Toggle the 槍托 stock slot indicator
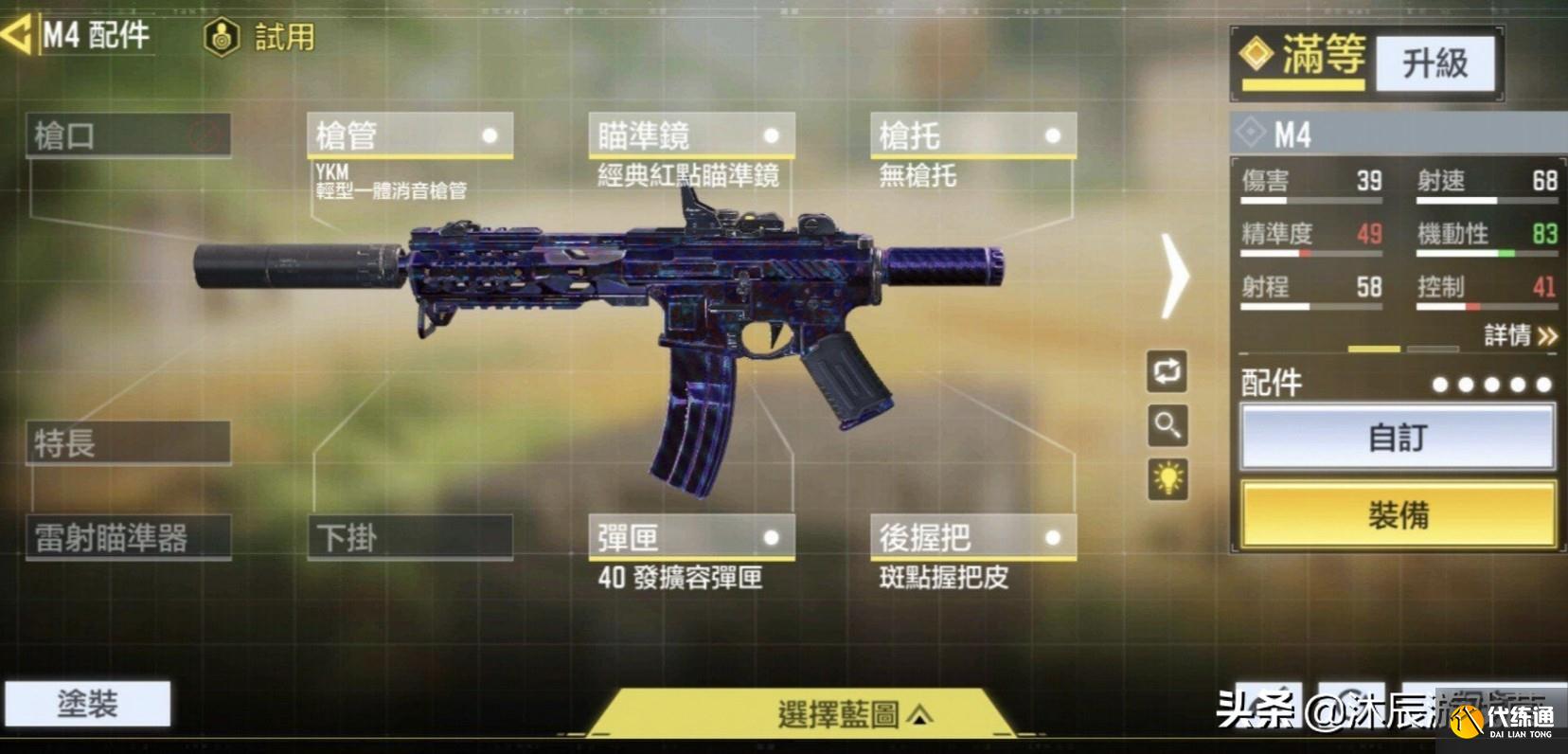 (1054, 134)
